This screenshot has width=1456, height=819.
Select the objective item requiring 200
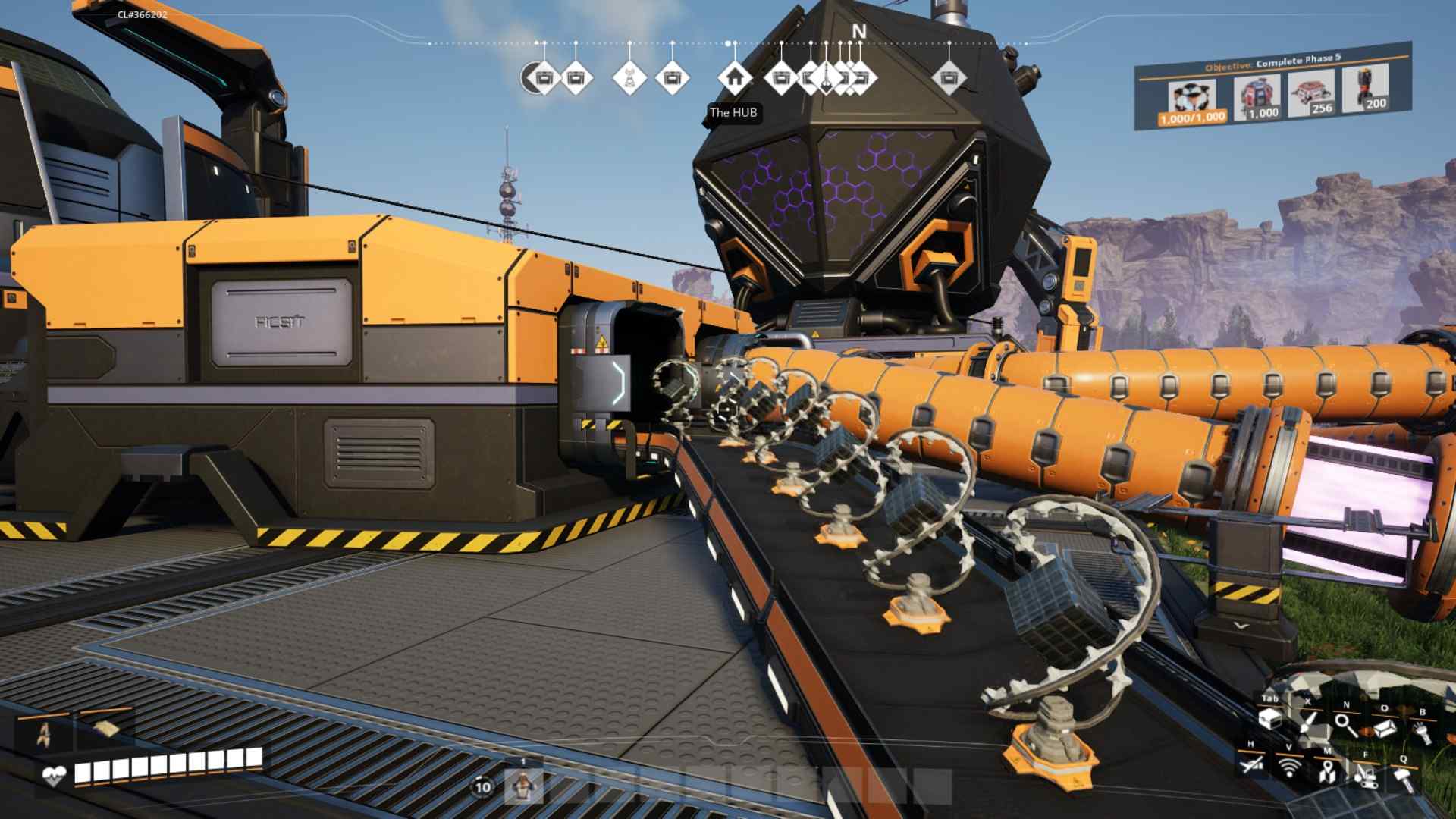point(1366,89)
